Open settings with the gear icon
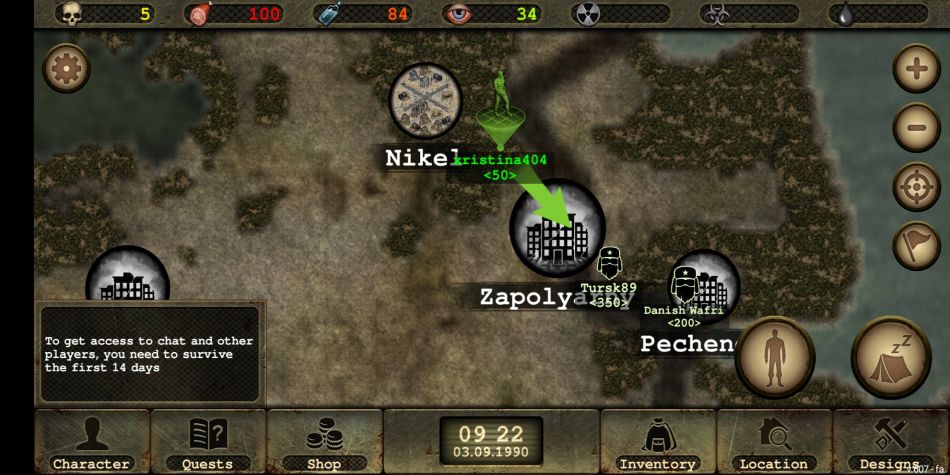Viewport: 950px width, 475px height. pos(66,68)
